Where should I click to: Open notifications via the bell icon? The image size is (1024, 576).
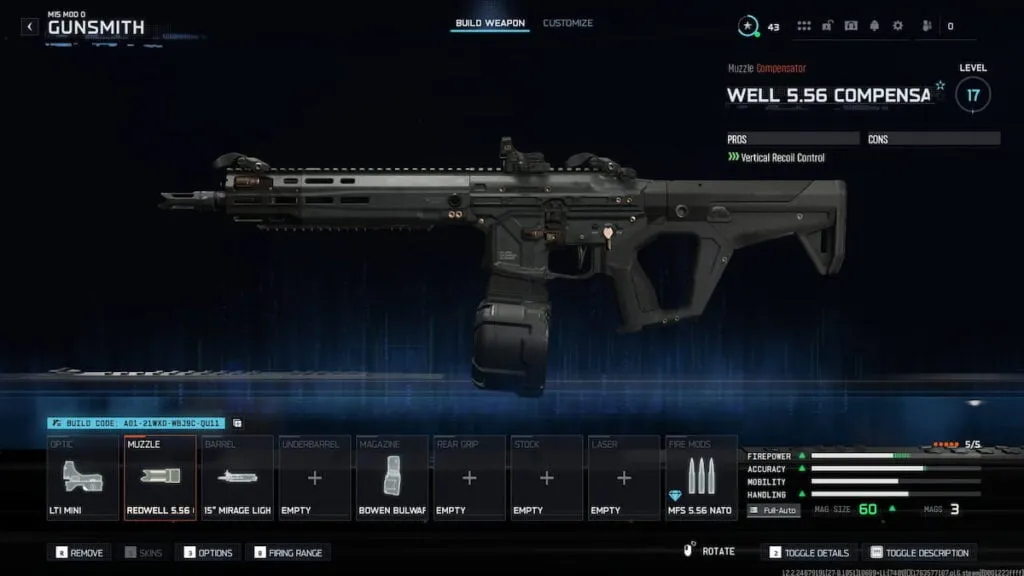tap(874, 26)
